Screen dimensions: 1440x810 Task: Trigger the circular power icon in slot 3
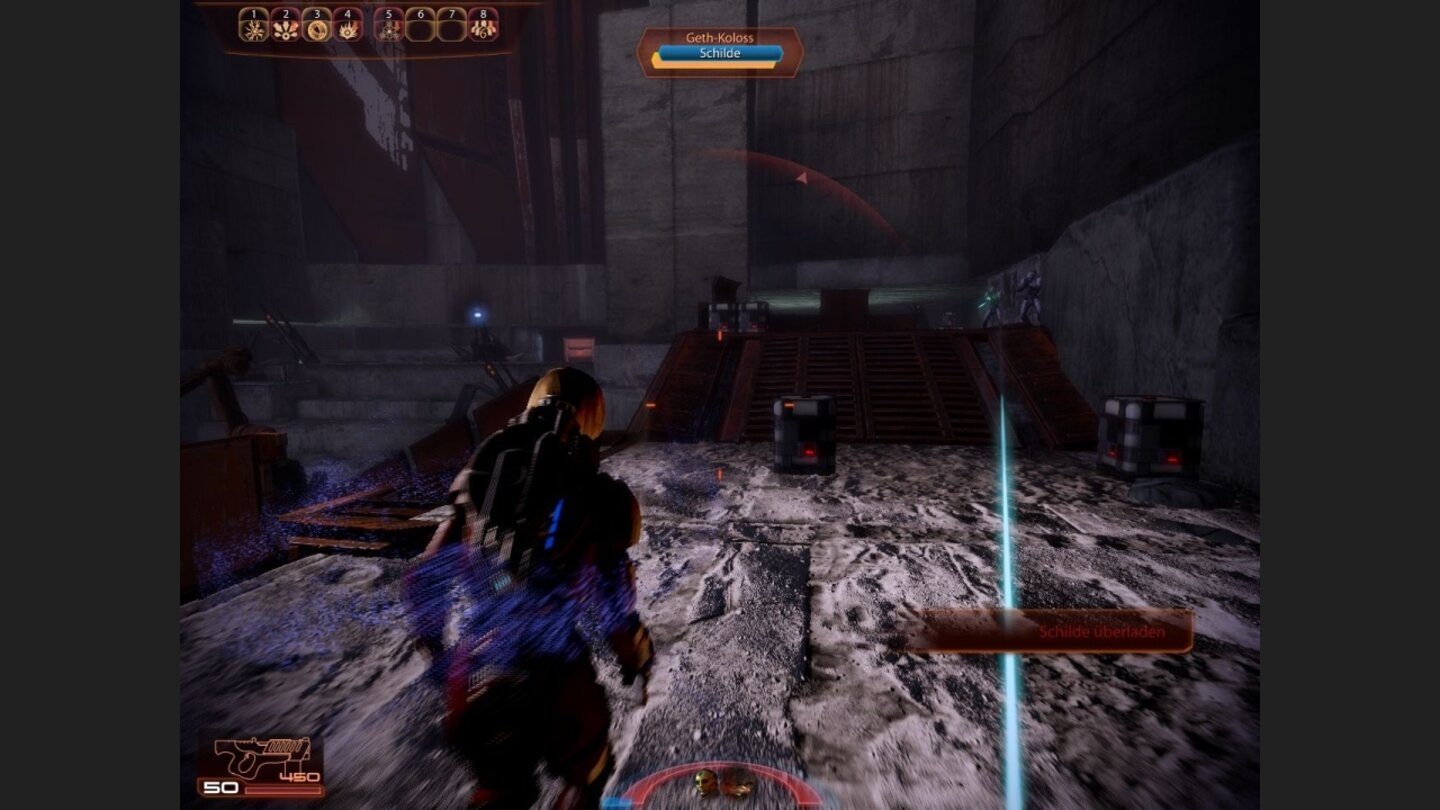(x=317, y=28)
